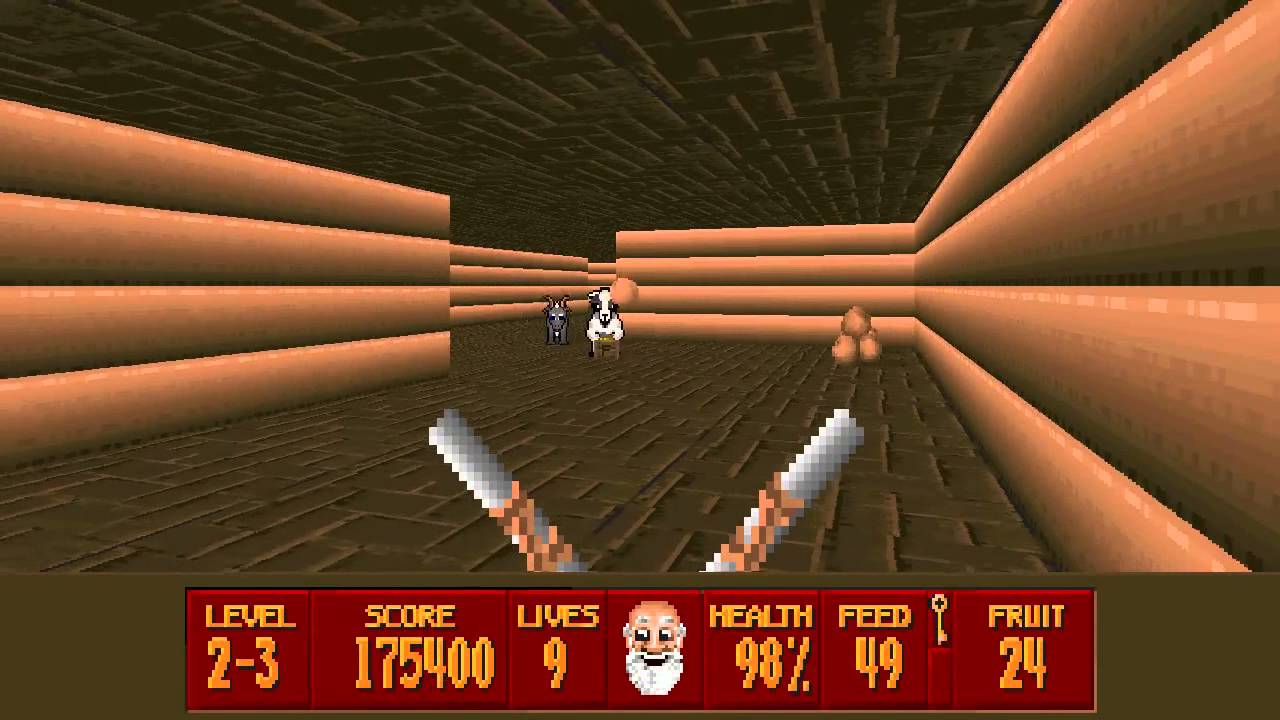The image size is (1280, 720).
Task: Click the SCORE label text
Action: [x=411, y=614]
